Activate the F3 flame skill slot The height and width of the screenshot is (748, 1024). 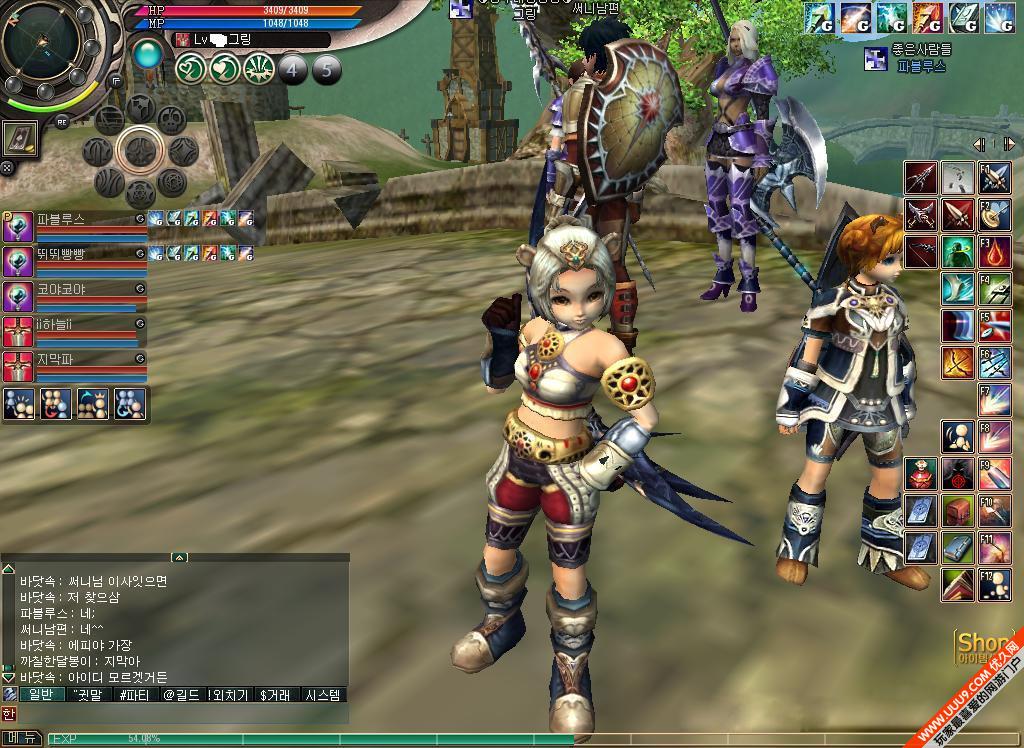point(995,251)
